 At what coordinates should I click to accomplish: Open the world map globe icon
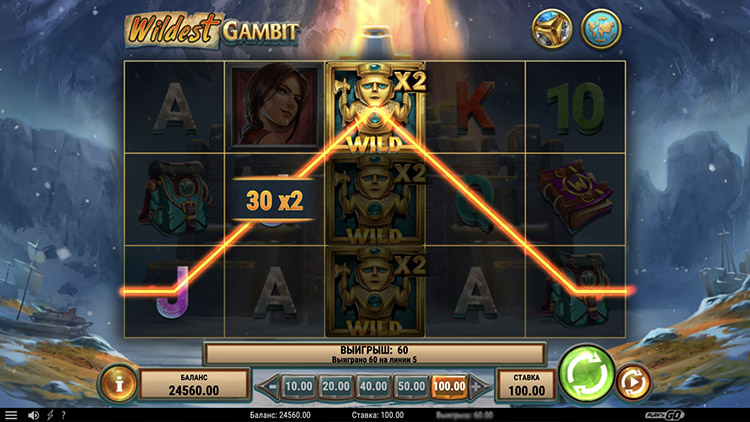601,31
